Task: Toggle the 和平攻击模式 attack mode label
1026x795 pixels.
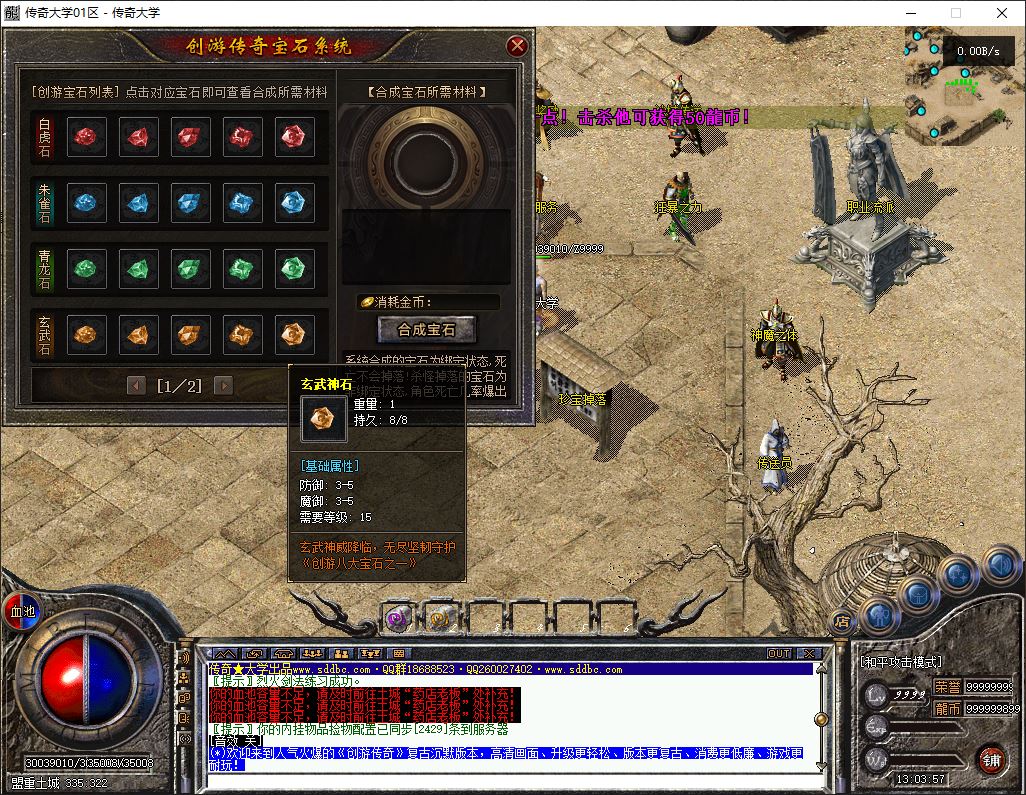Action: (x=901, y=662)
